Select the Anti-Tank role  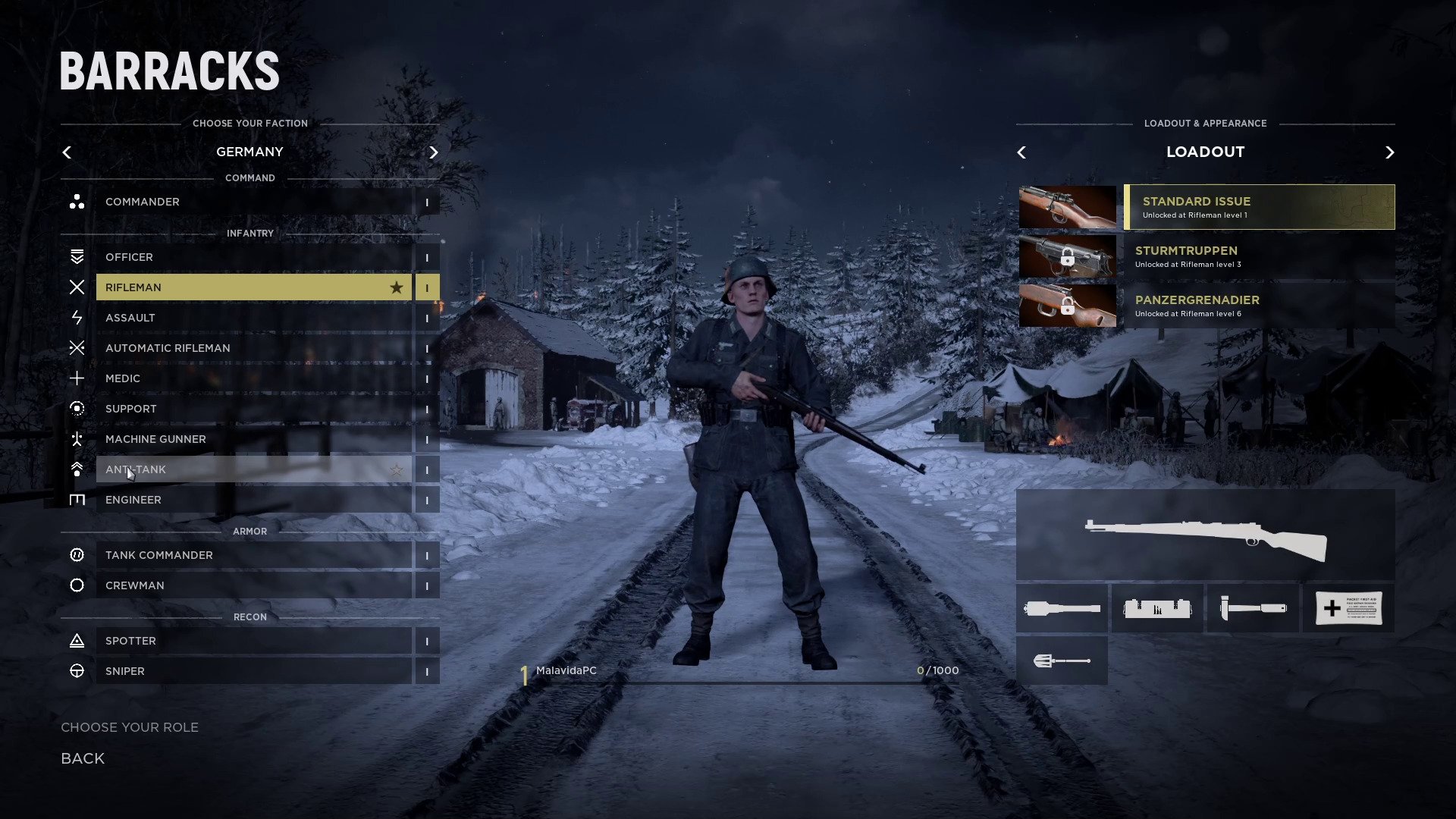coord(253,469)
